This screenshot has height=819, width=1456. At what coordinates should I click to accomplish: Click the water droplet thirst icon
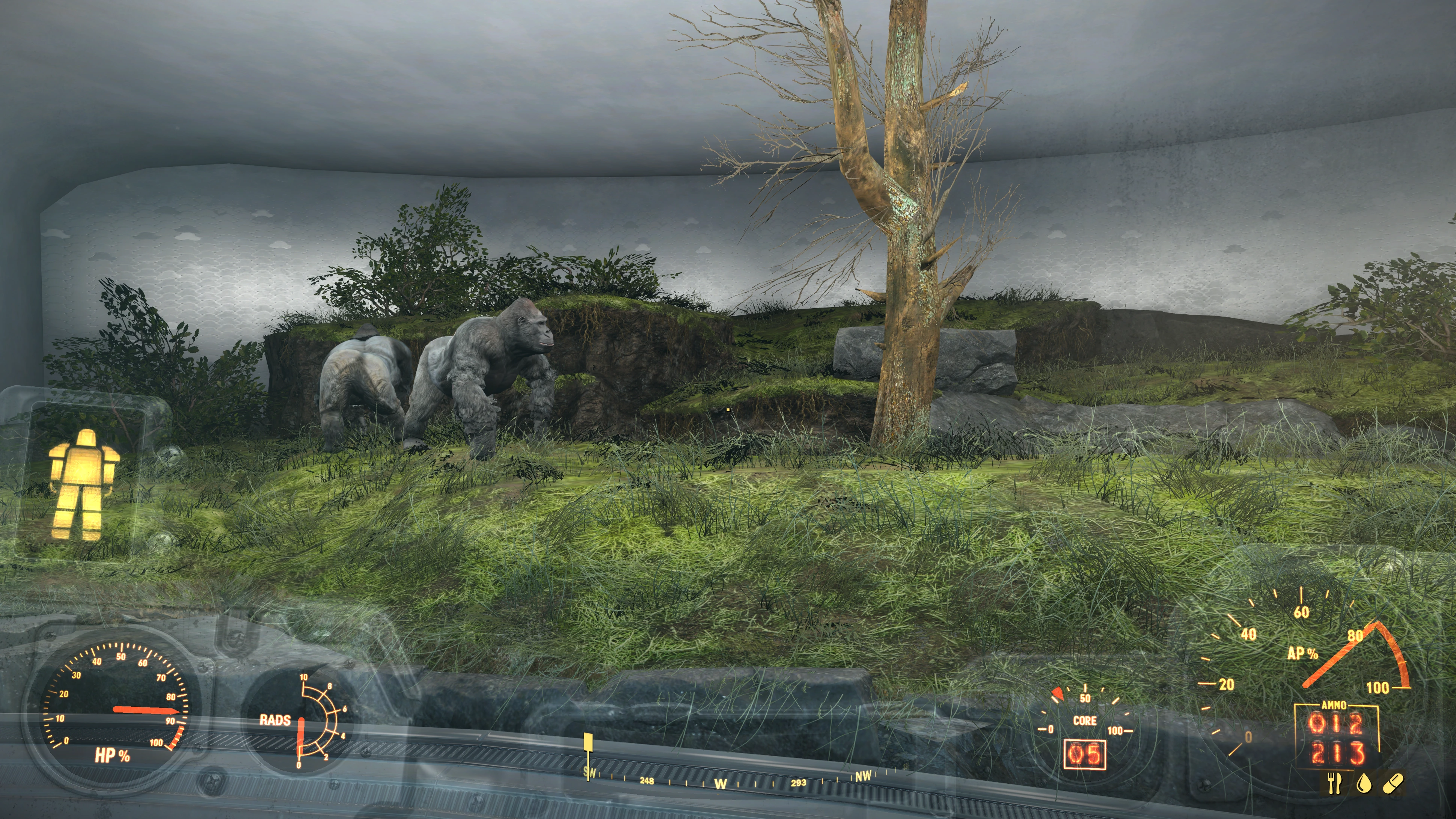1363,784
